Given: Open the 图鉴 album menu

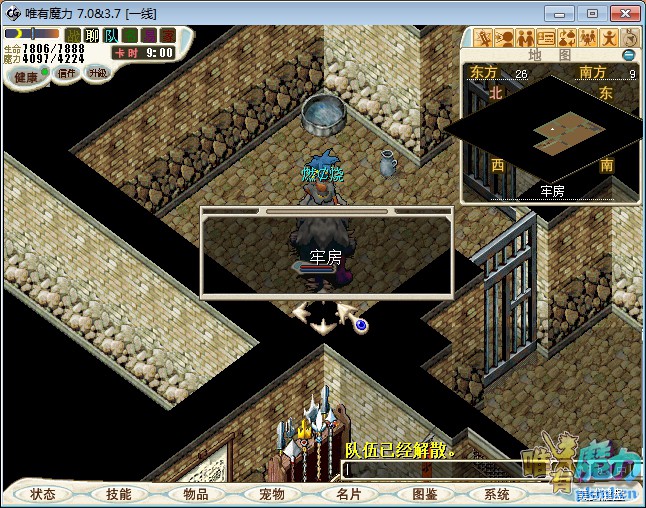Looking at the screenshot, I should point(424,494).
